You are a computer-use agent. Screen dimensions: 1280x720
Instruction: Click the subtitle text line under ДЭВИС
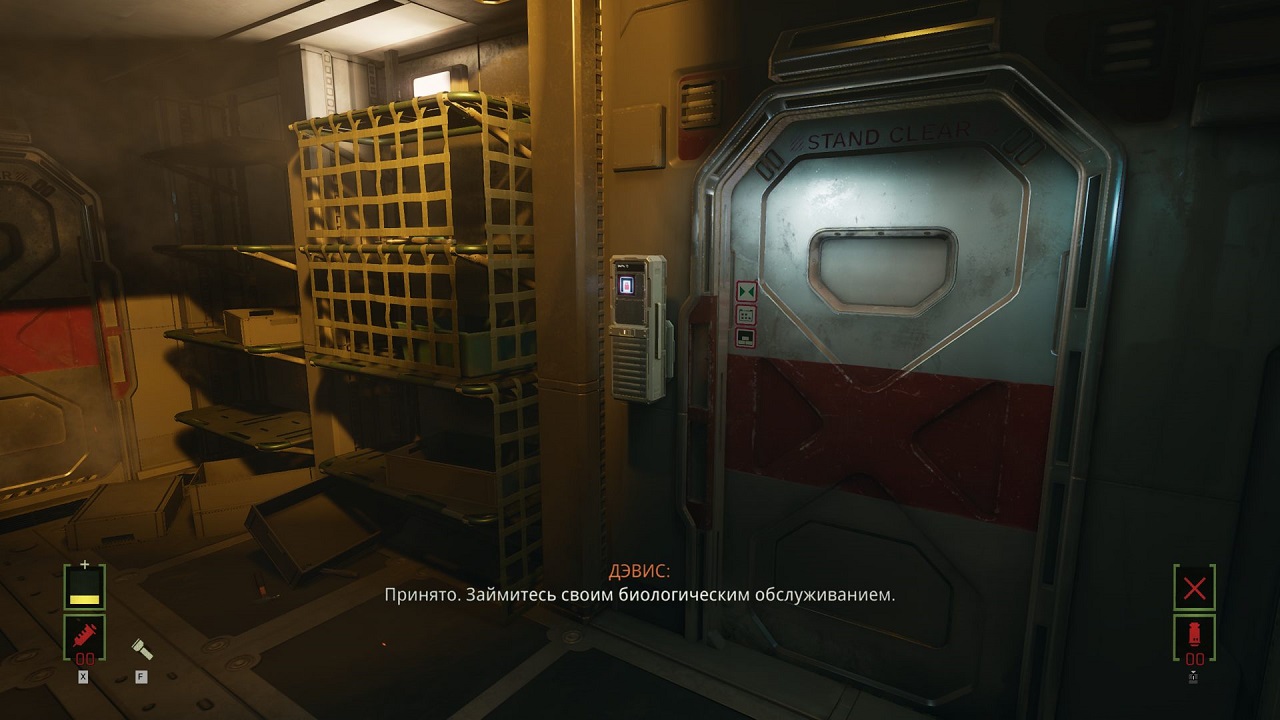[x=639, y=595]
